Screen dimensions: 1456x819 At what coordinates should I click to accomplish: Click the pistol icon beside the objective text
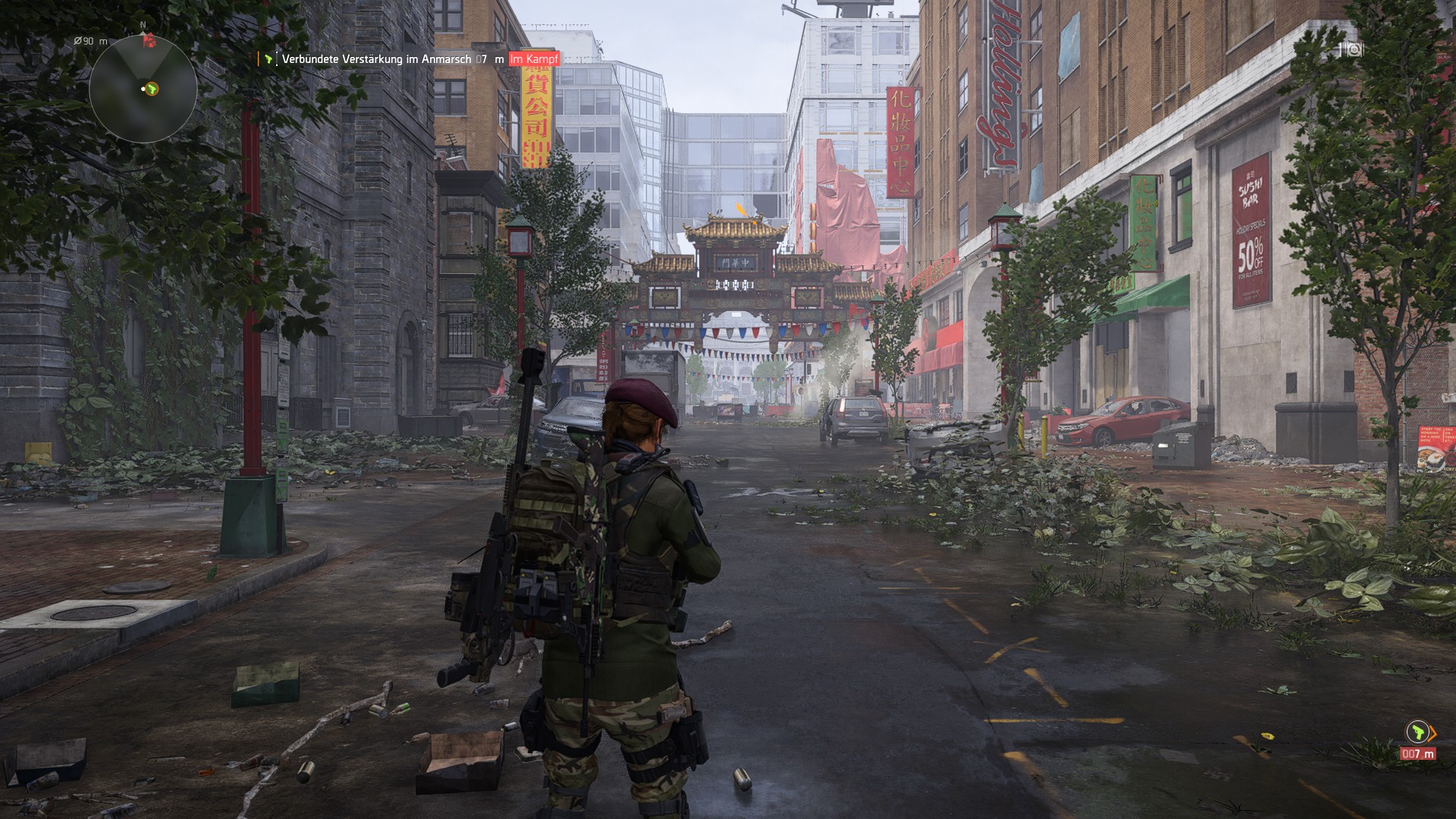pos(267,58)
